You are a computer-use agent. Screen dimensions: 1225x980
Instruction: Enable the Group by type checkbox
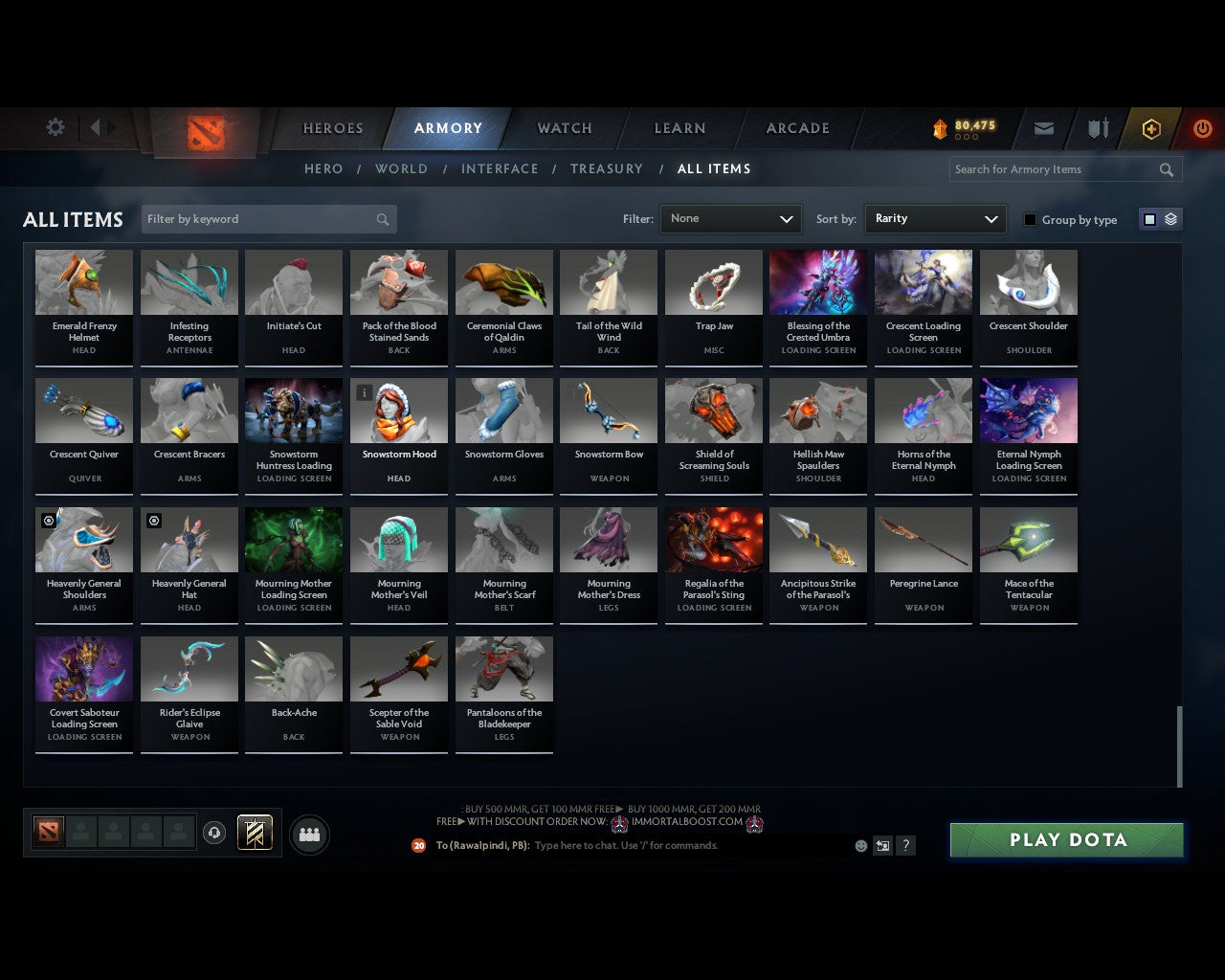pos(1030,219)
